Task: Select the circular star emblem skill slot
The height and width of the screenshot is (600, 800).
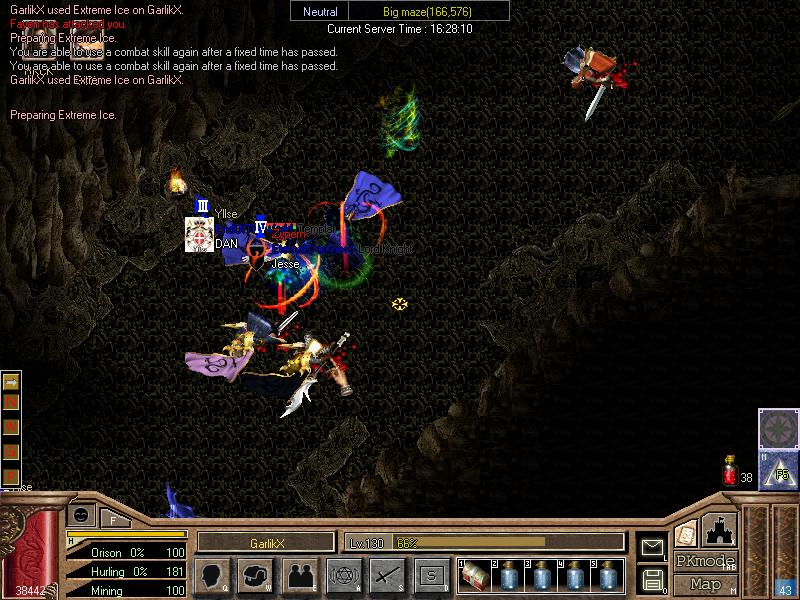Action: coord(778,428)
